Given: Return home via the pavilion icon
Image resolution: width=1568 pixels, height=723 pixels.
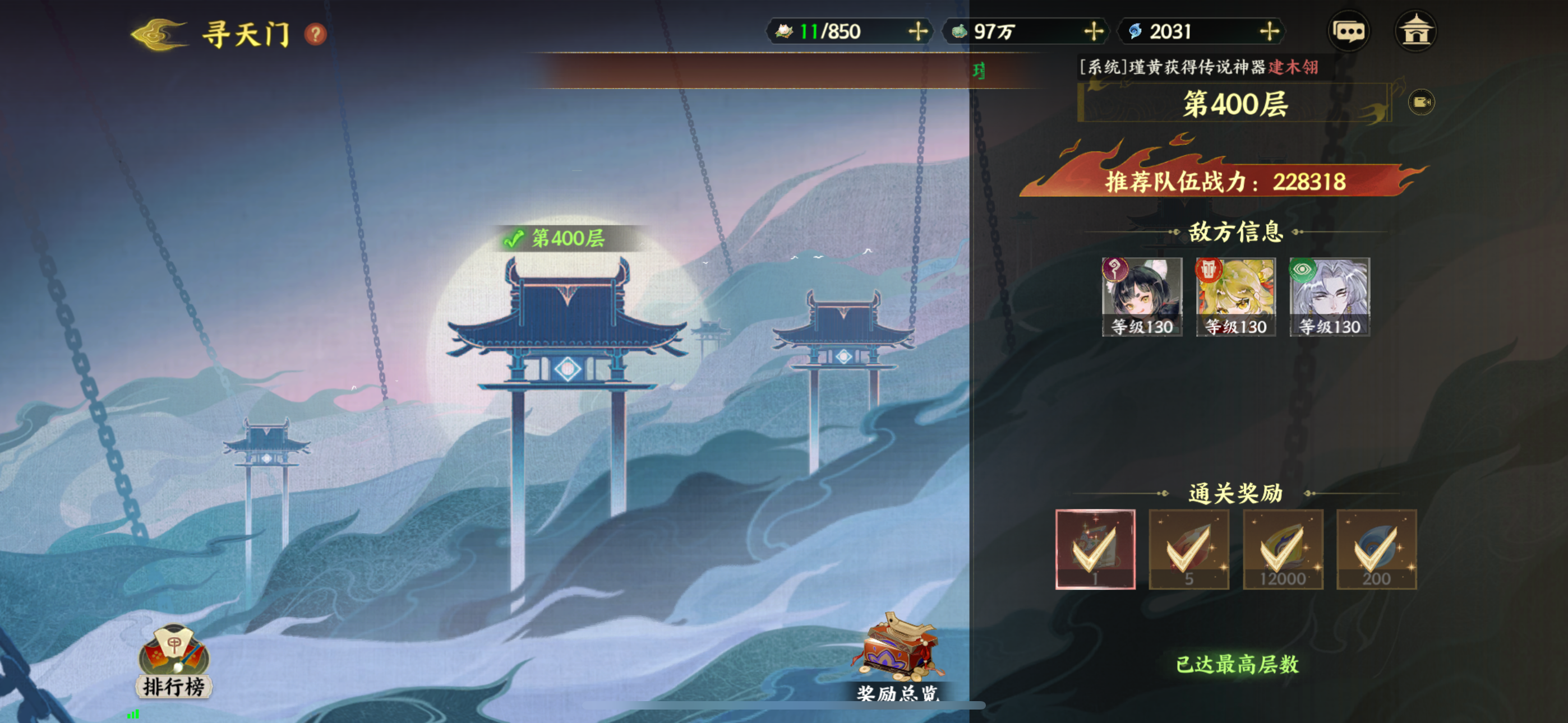Looking at the screenshot, I should (1415, 31).
